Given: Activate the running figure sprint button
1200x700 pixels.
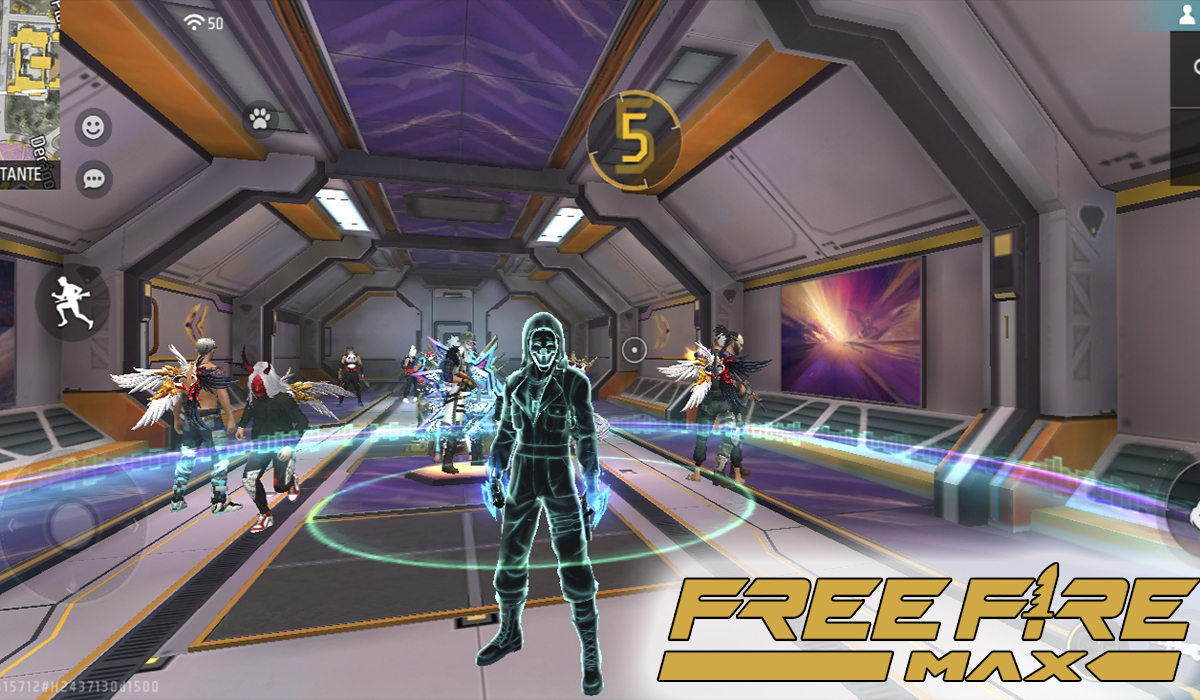Looking at the screenshot, I should pos(73,301).
